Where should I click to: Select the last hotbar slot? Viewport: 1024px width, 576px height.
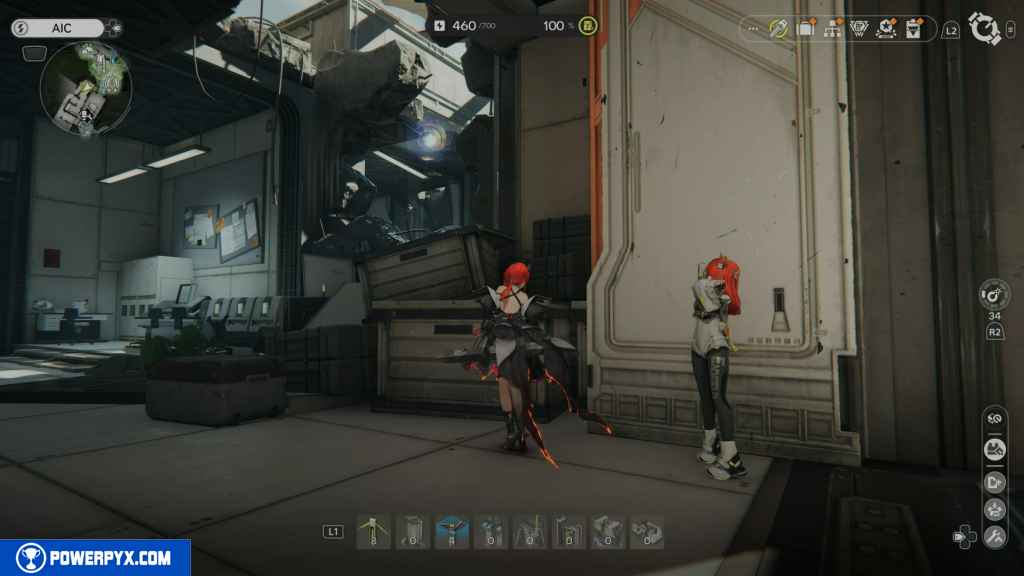(x=647, y=531)
